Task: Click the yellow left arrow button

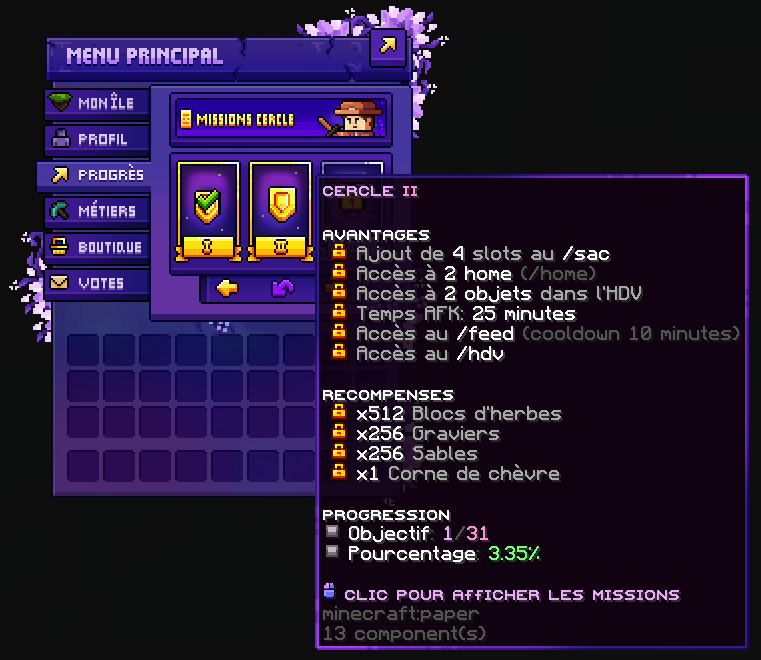Action: 228,288
